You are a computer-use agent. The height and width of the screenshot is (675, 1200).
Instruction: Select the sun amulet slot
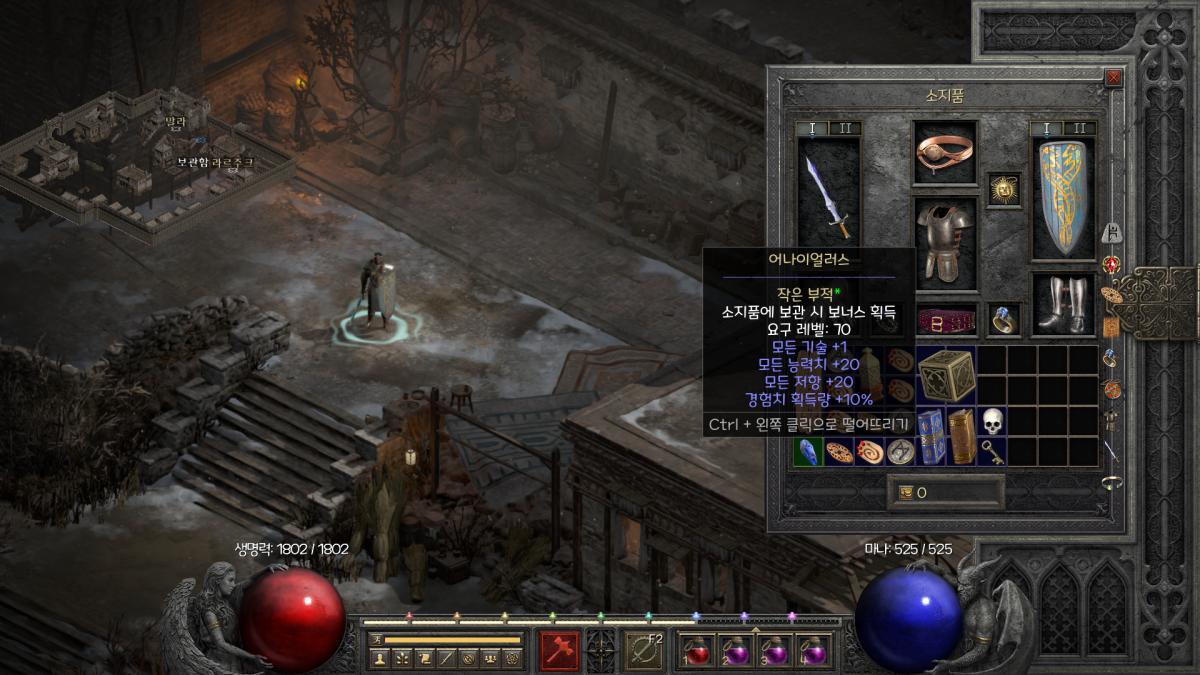1003,188
